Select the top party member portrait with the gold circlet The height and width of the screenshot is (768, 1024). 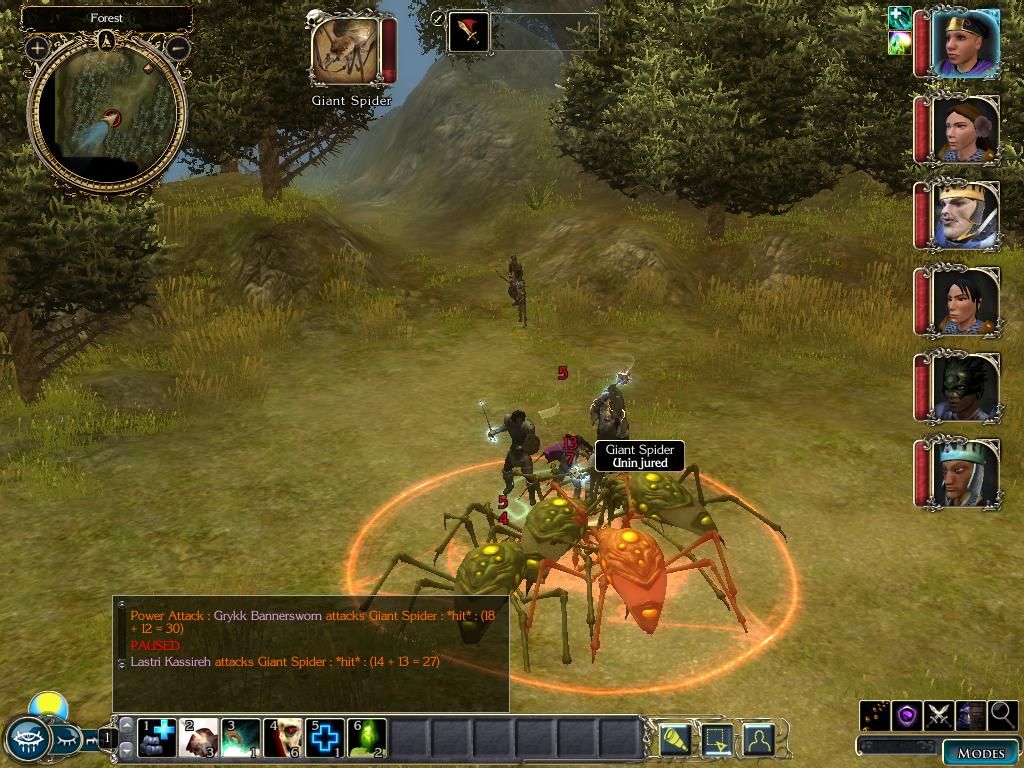(x=965, y=42)
